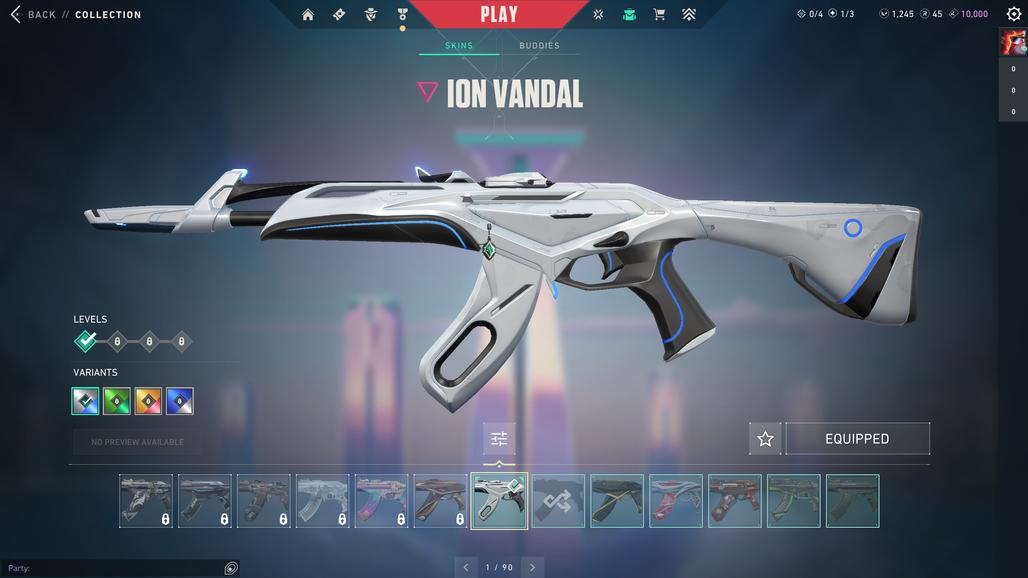Image resolution: width=1028 pixels, height=578 pixels.
Task: Open the settings gear
Action: [1013, 14]
